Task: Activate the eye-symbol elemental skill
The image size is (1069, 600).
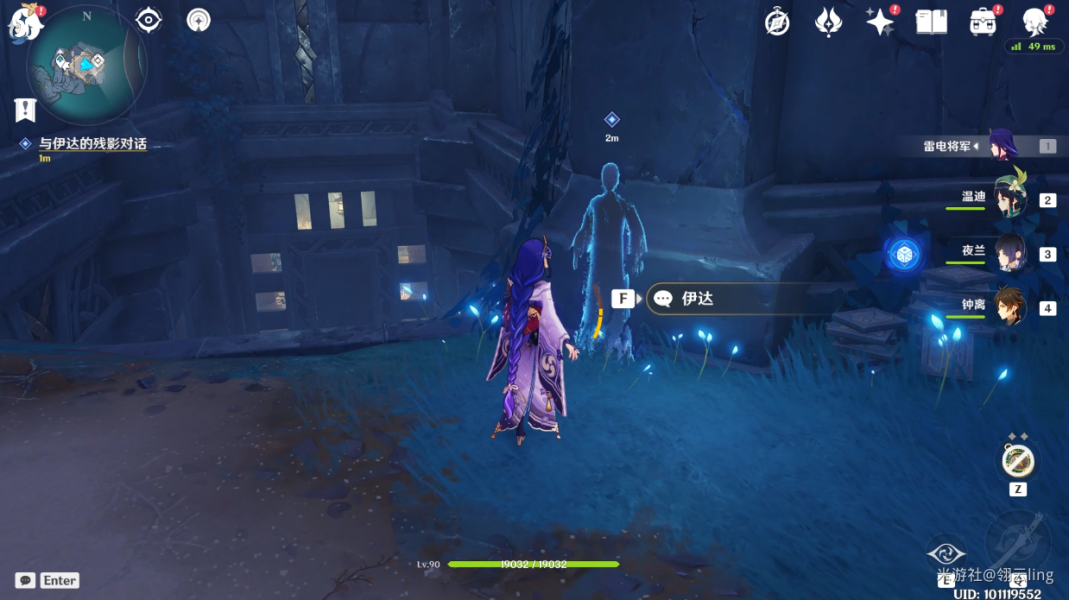Action: click(x=946, y=553)
